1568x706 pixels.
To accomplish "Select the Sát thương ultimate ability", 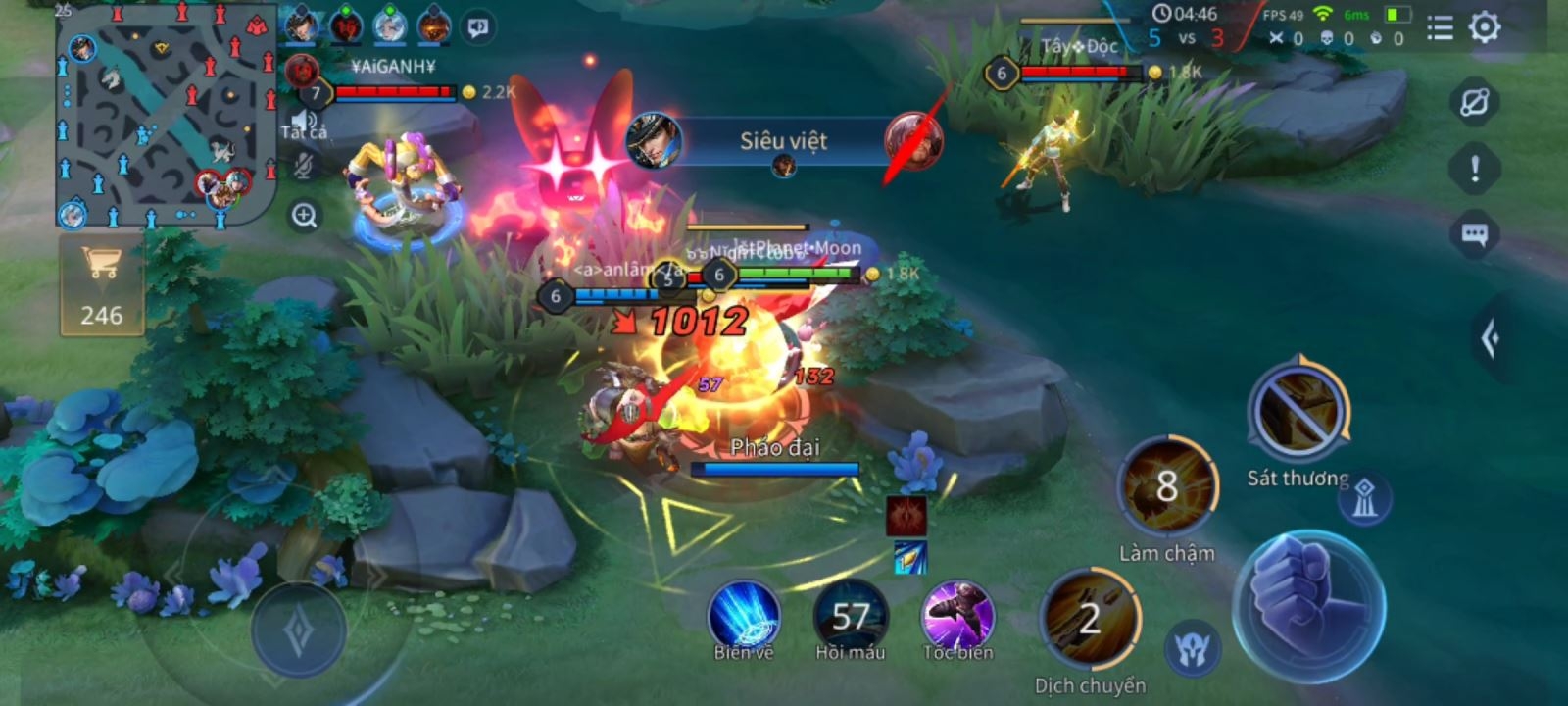I will coord(1298,413).
